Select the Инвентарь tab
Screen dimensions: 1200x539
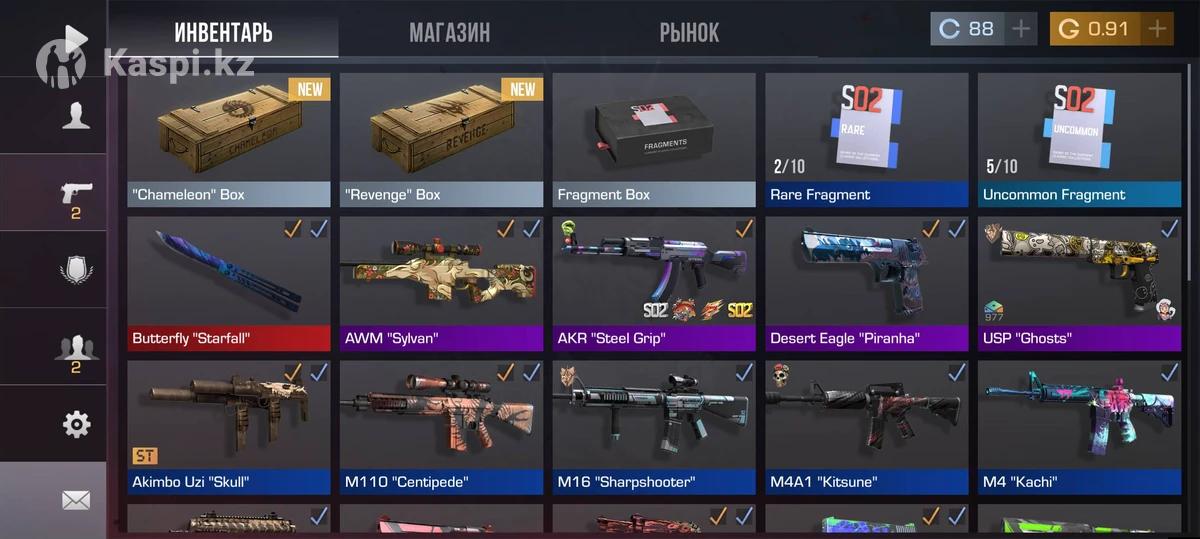(x=223, y=33)
